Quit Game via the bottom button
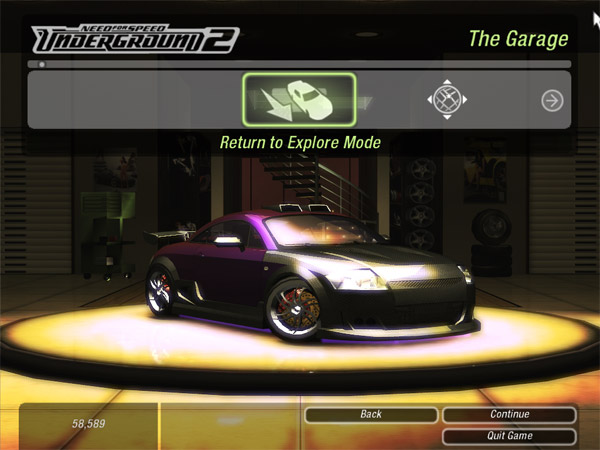Screen dimensions: 600x450 click(x=509, y=436)
